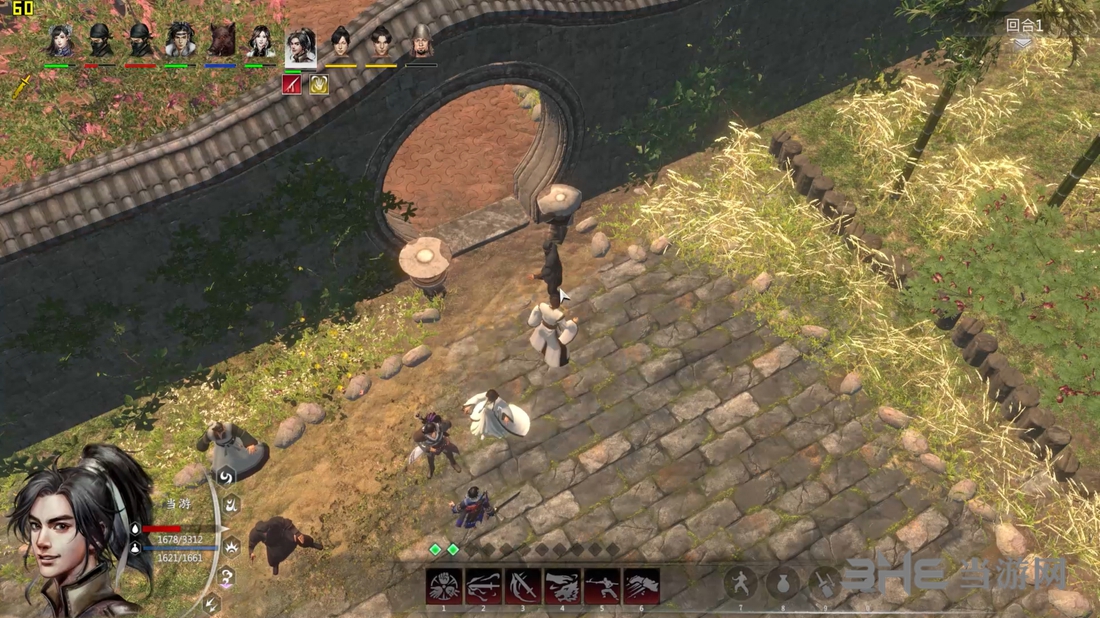Trigger the wolf head palm skill
The height and width of the screenshot is (618, 1100).
click(562, 586)
